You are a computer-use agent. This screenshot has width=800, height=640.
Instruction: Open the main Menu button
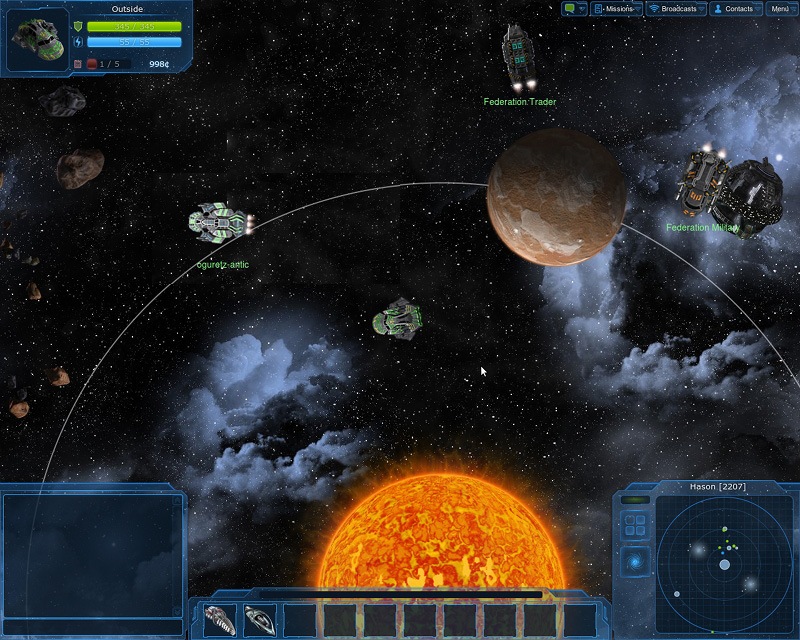tap(780, 9)
